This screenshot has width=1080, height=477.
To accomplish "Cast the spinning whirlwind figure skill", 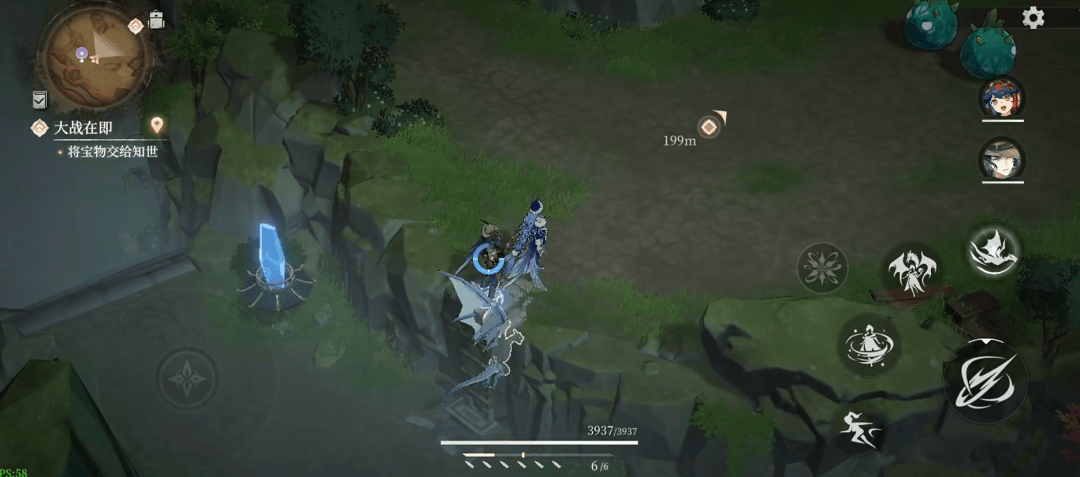I will pyautogui.click(x=869, y=345).
